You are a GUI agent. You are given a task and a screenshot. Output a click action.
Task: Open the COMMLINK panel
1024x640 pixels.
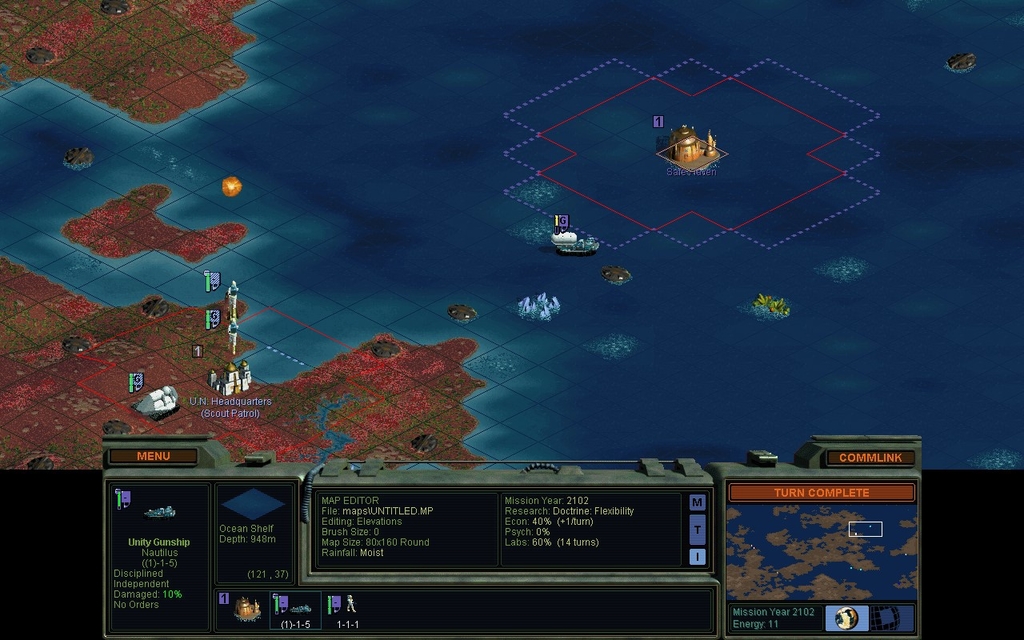(x=870, y=458)
